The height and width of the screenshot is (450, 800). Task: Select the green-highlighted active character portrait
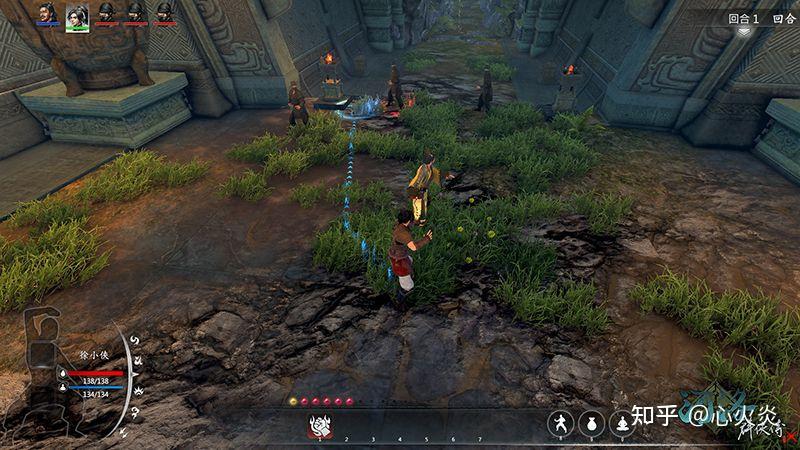point(77,16)
